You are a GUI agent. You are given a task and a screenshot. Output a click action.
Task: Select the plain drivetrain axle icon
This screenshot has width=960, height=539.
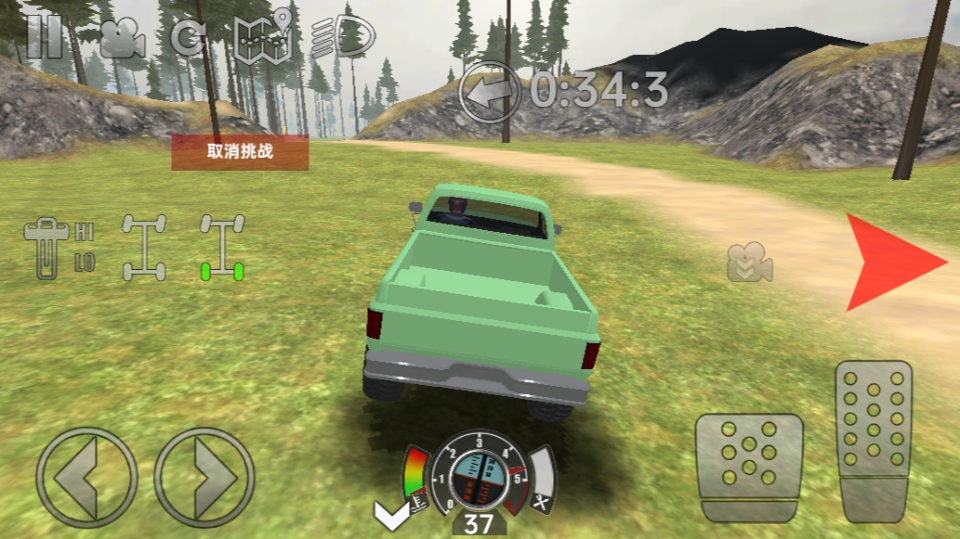(144, 247)
